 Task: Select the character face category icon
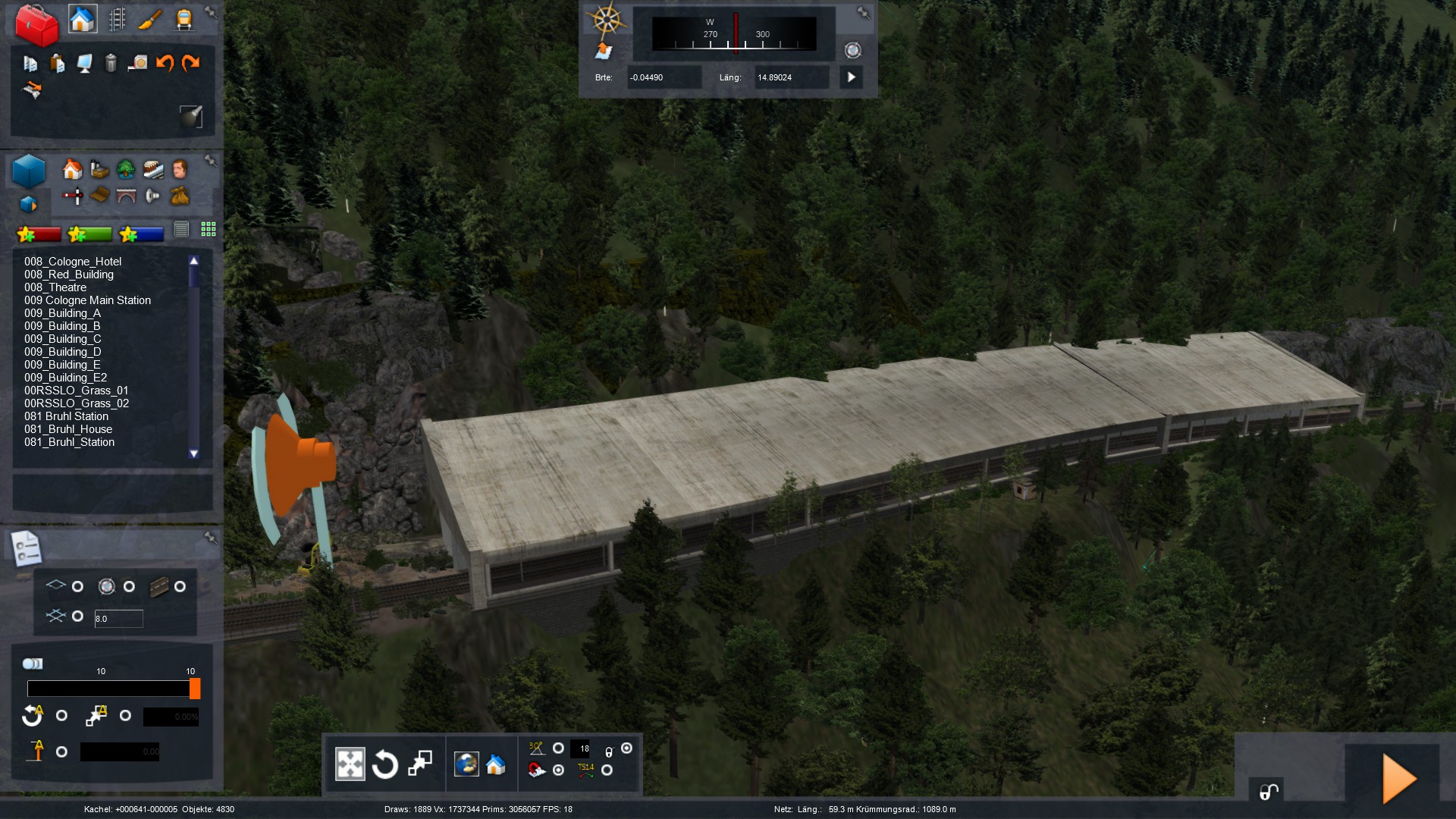point(180,168)
